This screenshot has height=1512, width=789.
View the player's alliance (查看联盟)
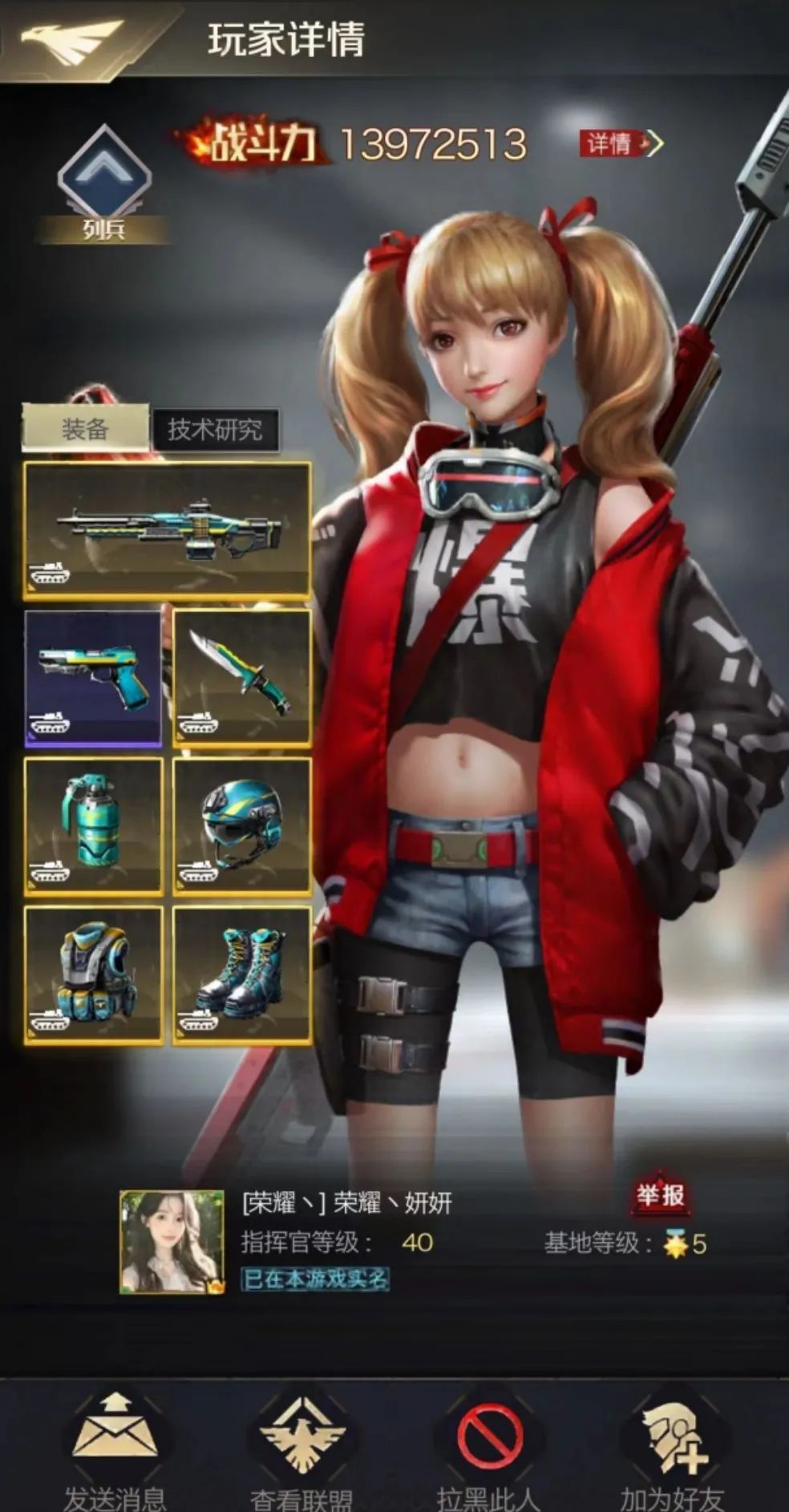pyautogui.click(x=301, y=1444)
